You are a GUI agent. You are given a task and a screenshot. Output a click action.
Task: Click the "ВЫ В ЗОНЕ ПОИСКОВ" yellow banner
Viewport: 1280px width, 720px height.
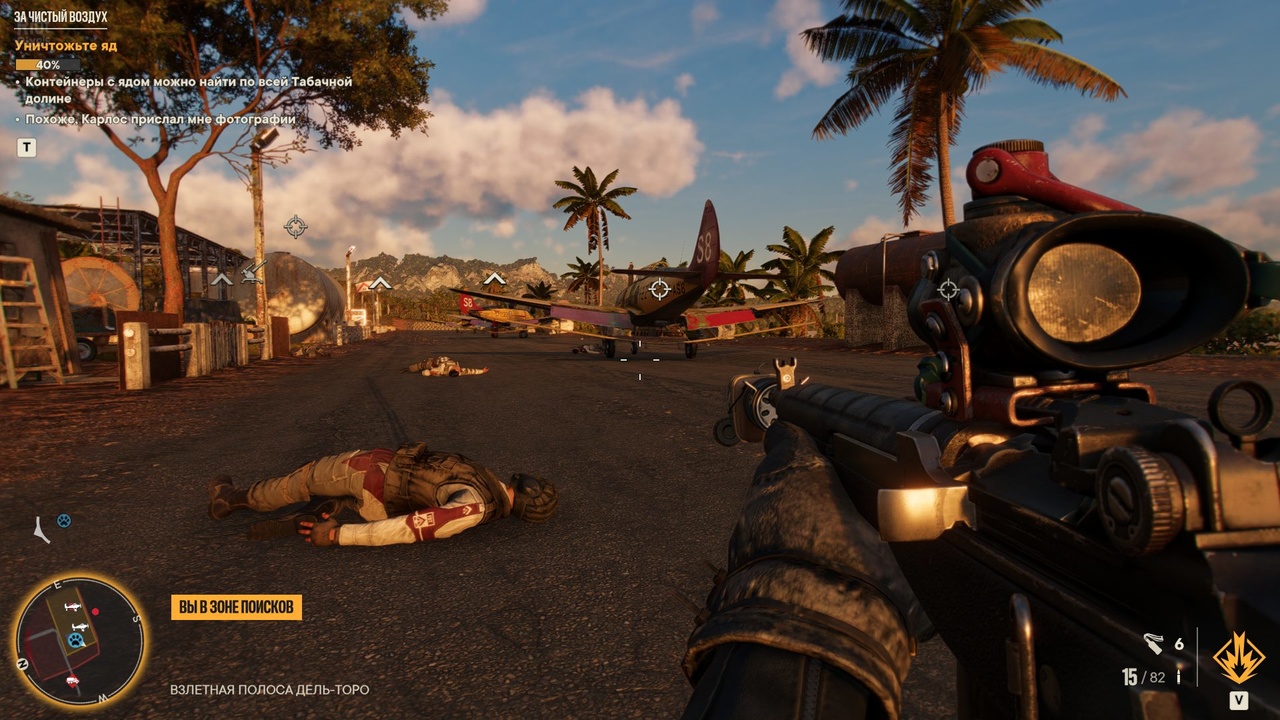pyautogui.click(x=236, y=607)
